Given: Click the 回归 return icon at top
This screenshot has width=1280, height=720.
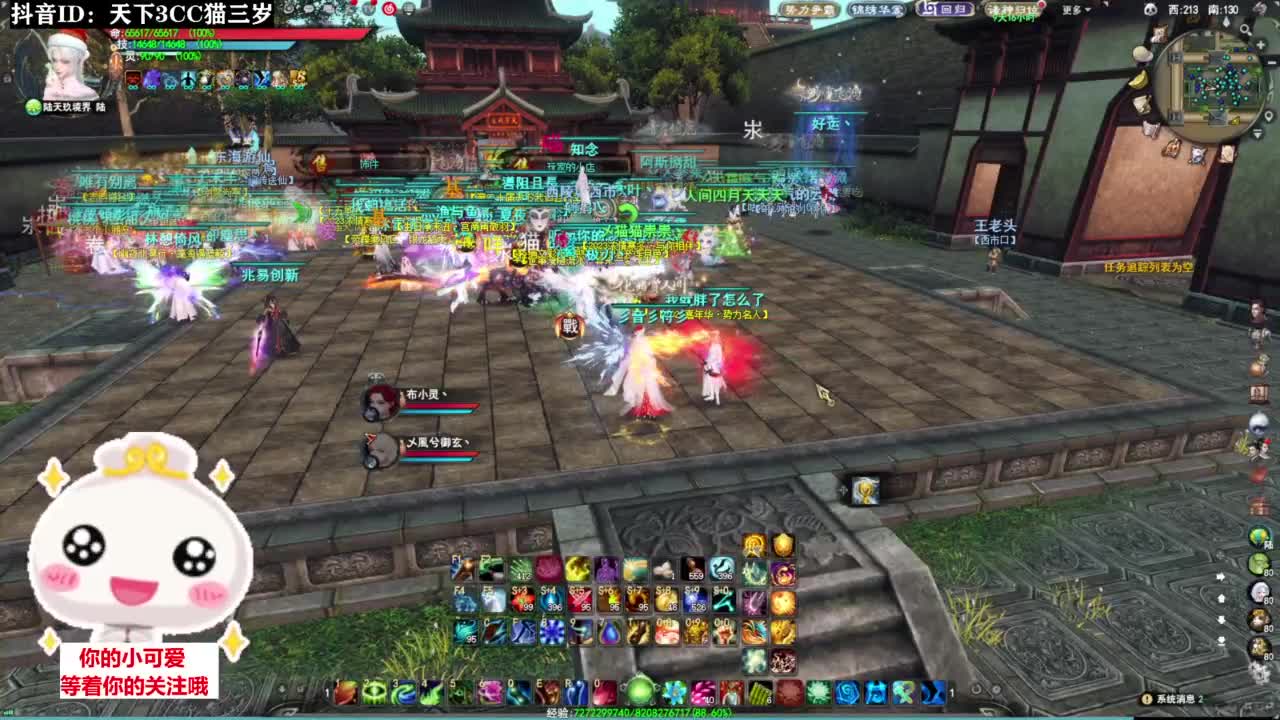Looking at the screenshot, I should pyautogui.click(x=945, y=11).
